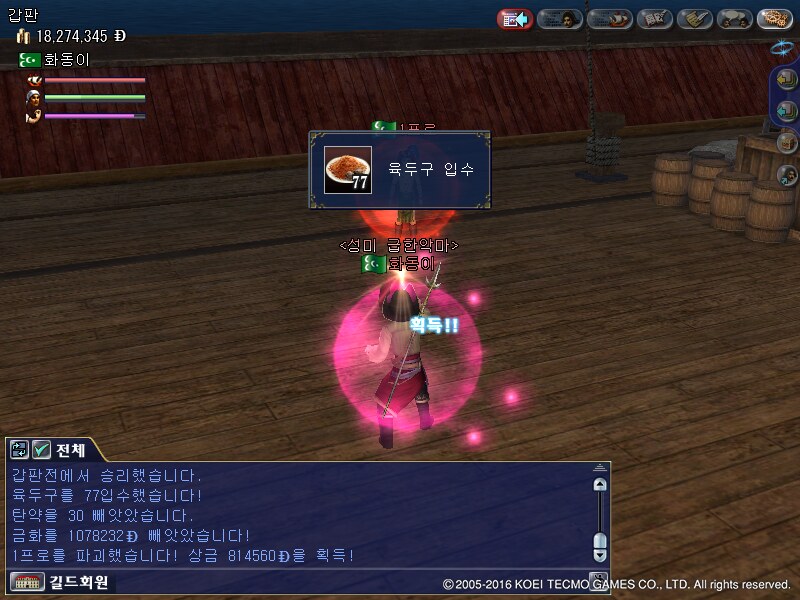This screenshot has height=600, width=800.
Task: Open the gear settings menu
Action: (775, 19)
